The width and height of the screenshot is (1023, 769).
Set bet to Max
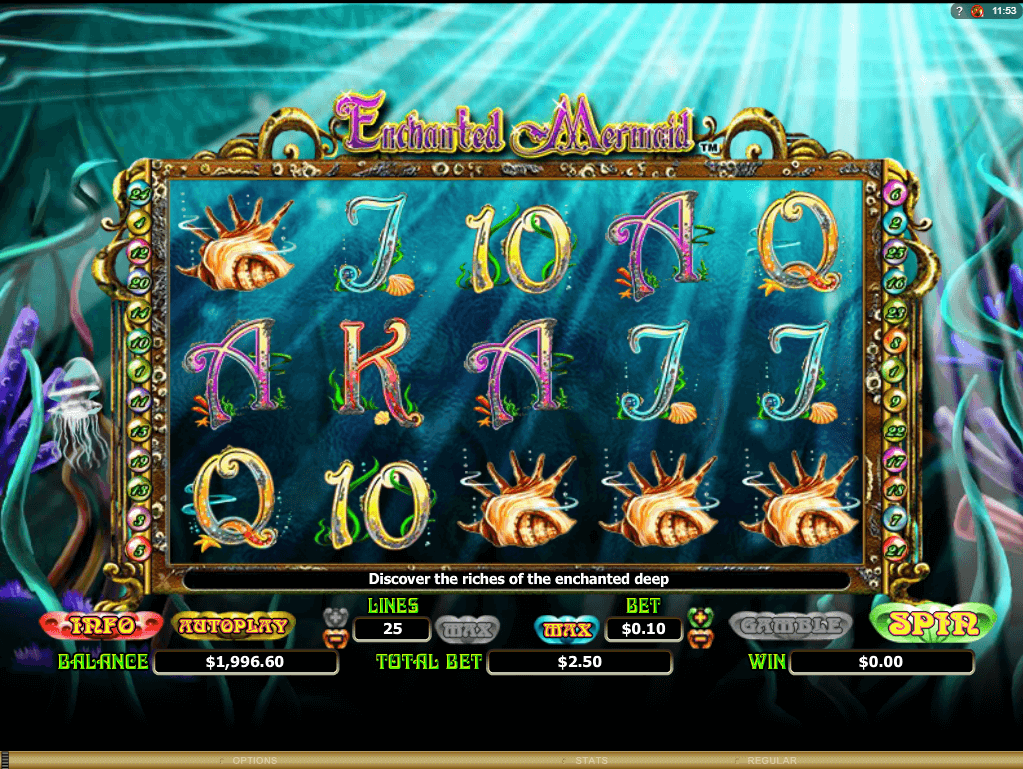568,629
